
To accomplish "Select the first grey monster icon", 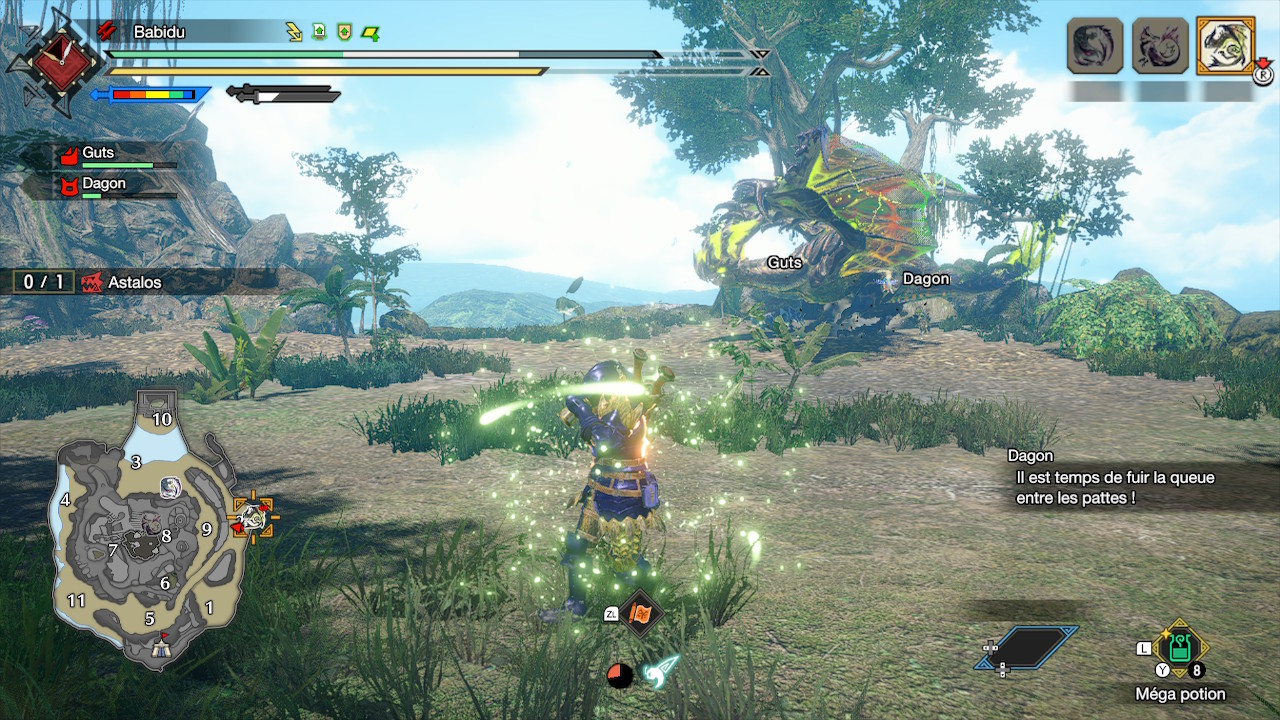I will tap(1095, 45).
